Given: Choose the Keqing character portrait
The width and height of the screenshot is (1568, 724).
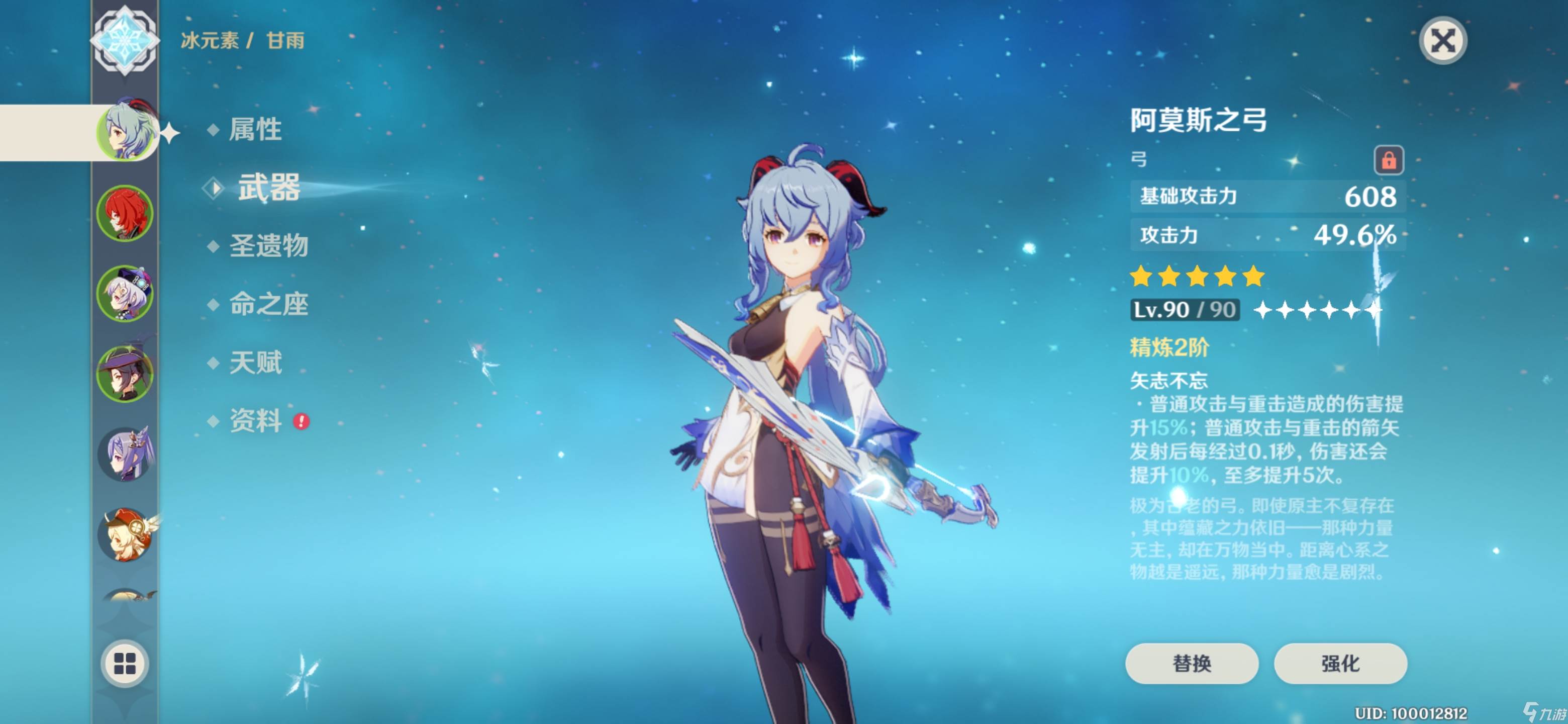Looking at the screenshot, I should click(126, 454).
